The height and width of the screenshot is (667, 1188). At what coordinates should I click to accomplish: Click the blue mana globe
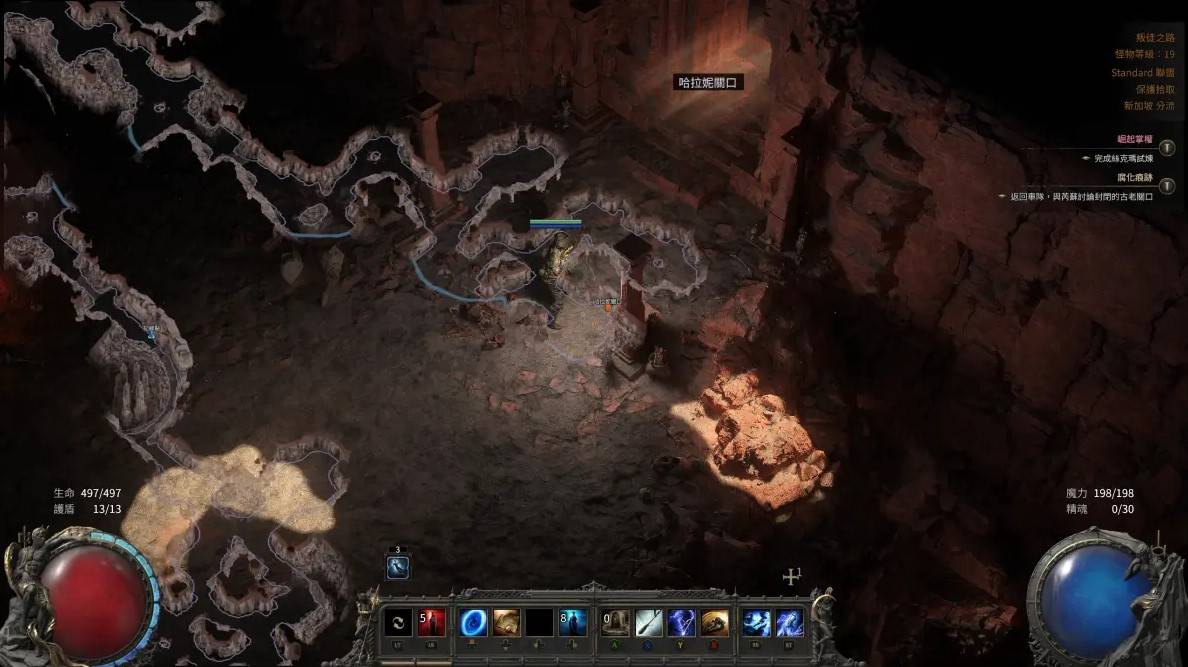[x=1090, y=593]
